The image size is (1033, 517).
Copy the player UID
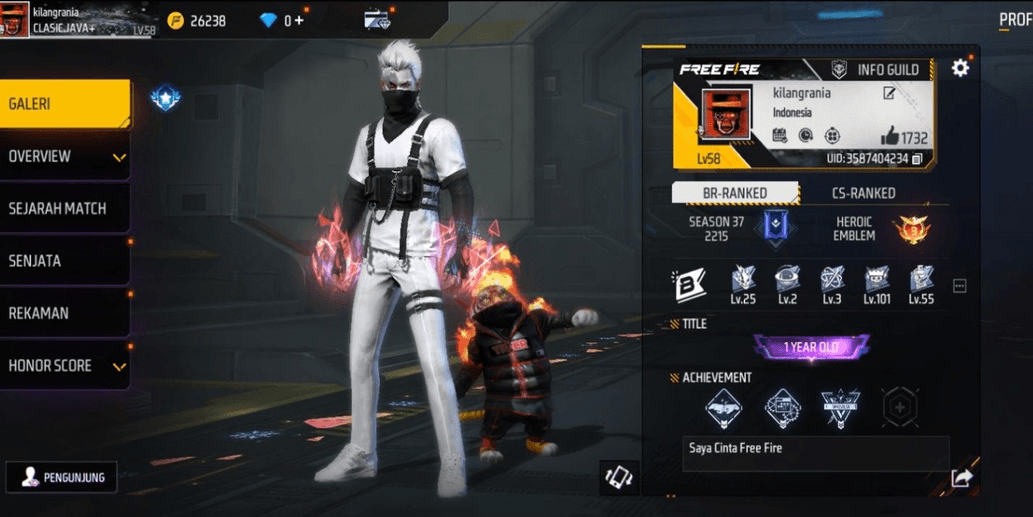[916, 159]
